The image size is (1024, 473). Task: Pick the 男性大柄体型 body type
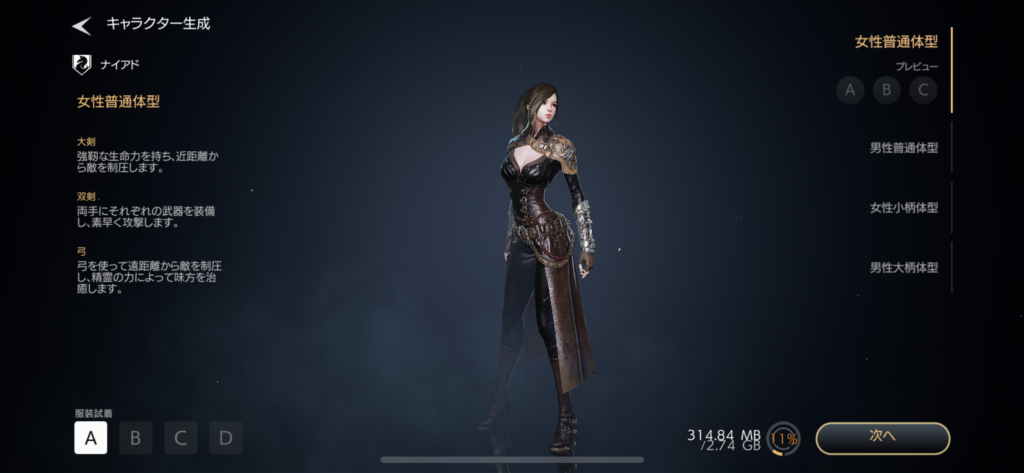pos(903,267)
